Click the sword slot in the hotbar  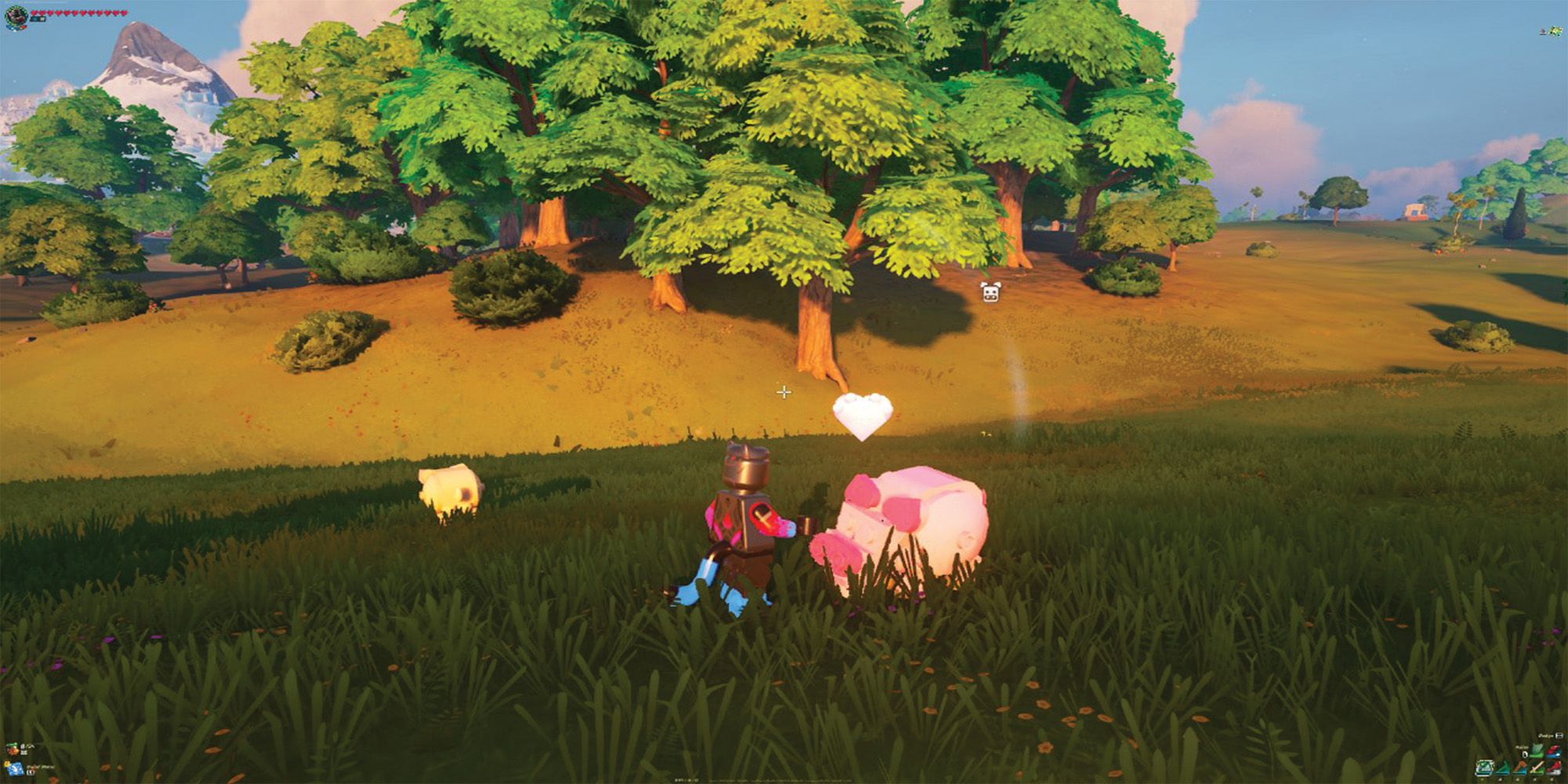point(1537,768)
